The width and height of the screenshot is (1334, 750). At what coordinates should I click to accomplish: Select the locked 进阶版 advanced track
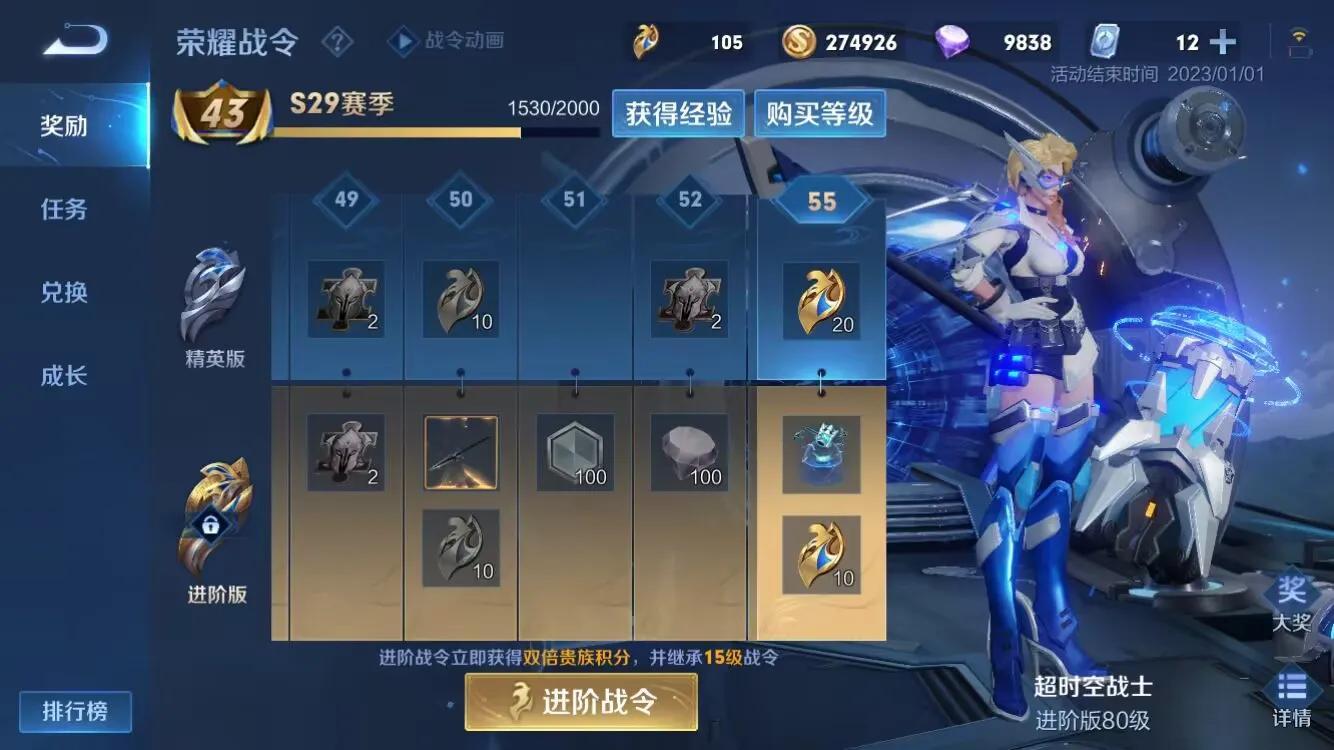click(x=215, y=520)
